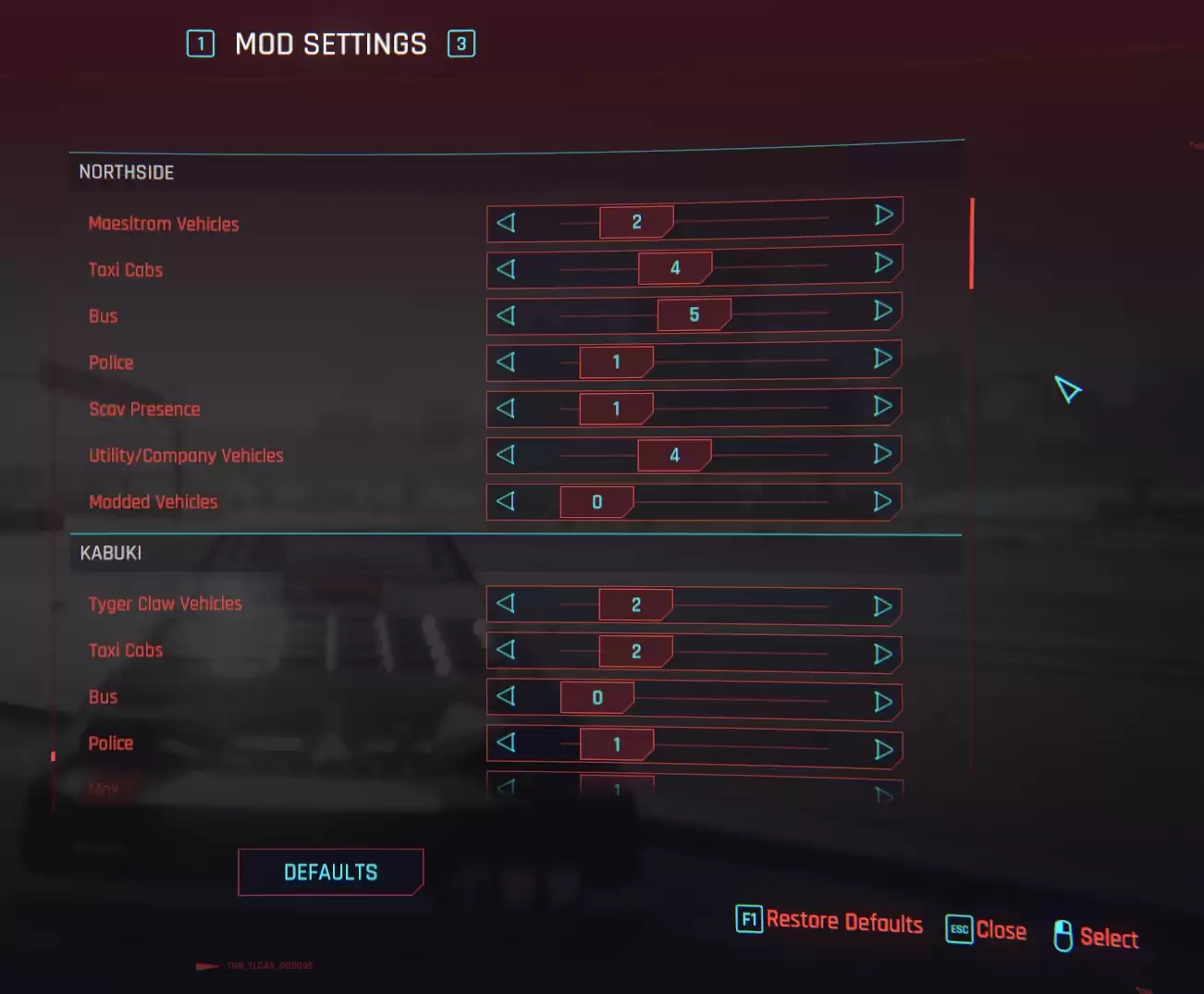Raise Tyger Claw Vehicles in Kabuki
Viewport: 1204px width, 994px height.
coord(882,604)
